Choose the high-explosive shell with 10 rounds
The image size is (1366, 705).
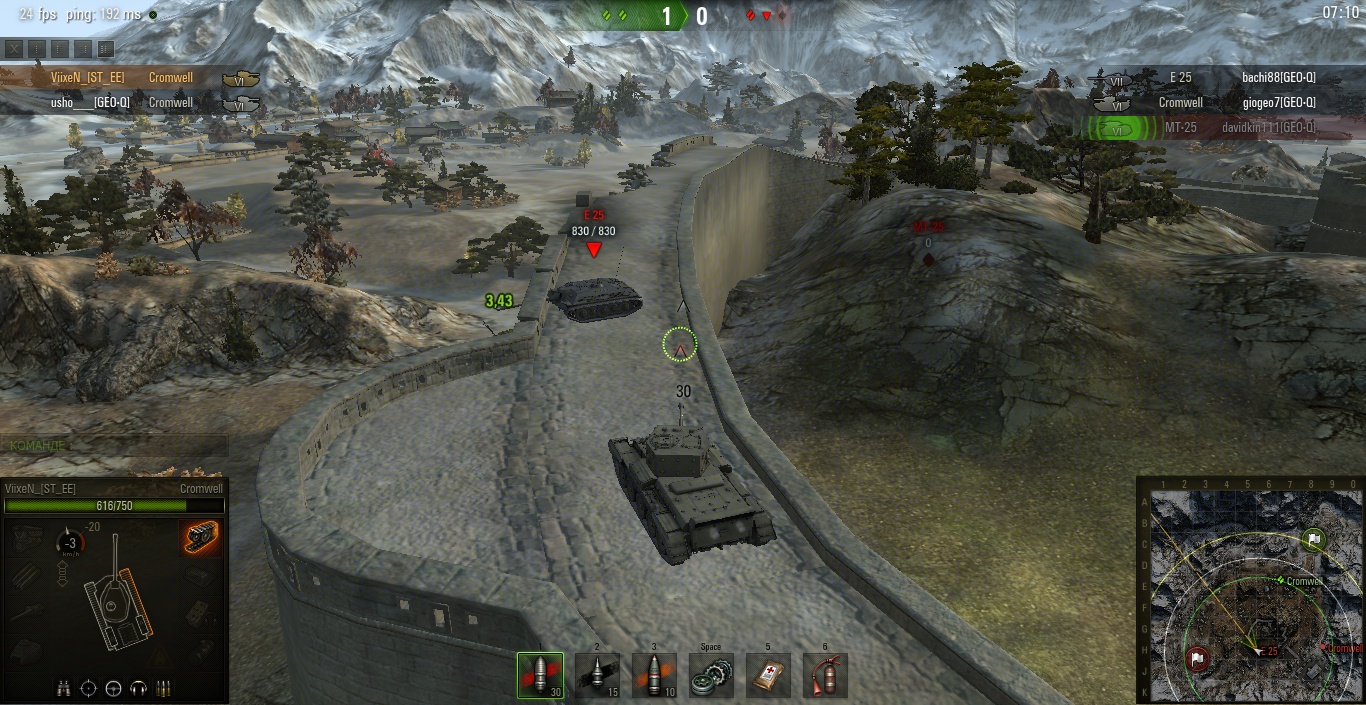click(654, 675)
